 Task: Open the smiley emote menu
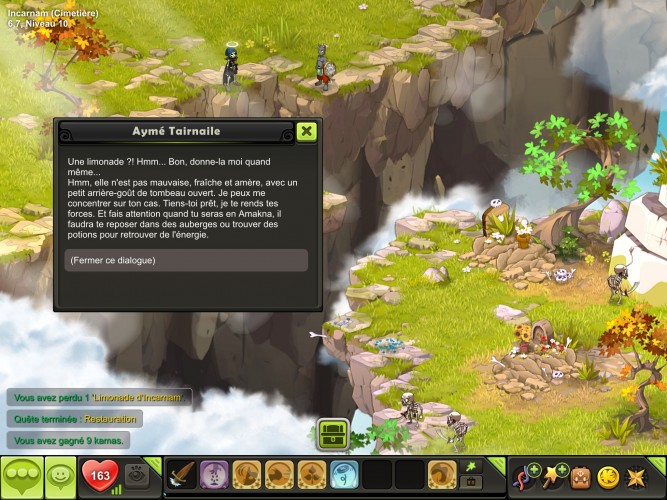click(61, 474)
